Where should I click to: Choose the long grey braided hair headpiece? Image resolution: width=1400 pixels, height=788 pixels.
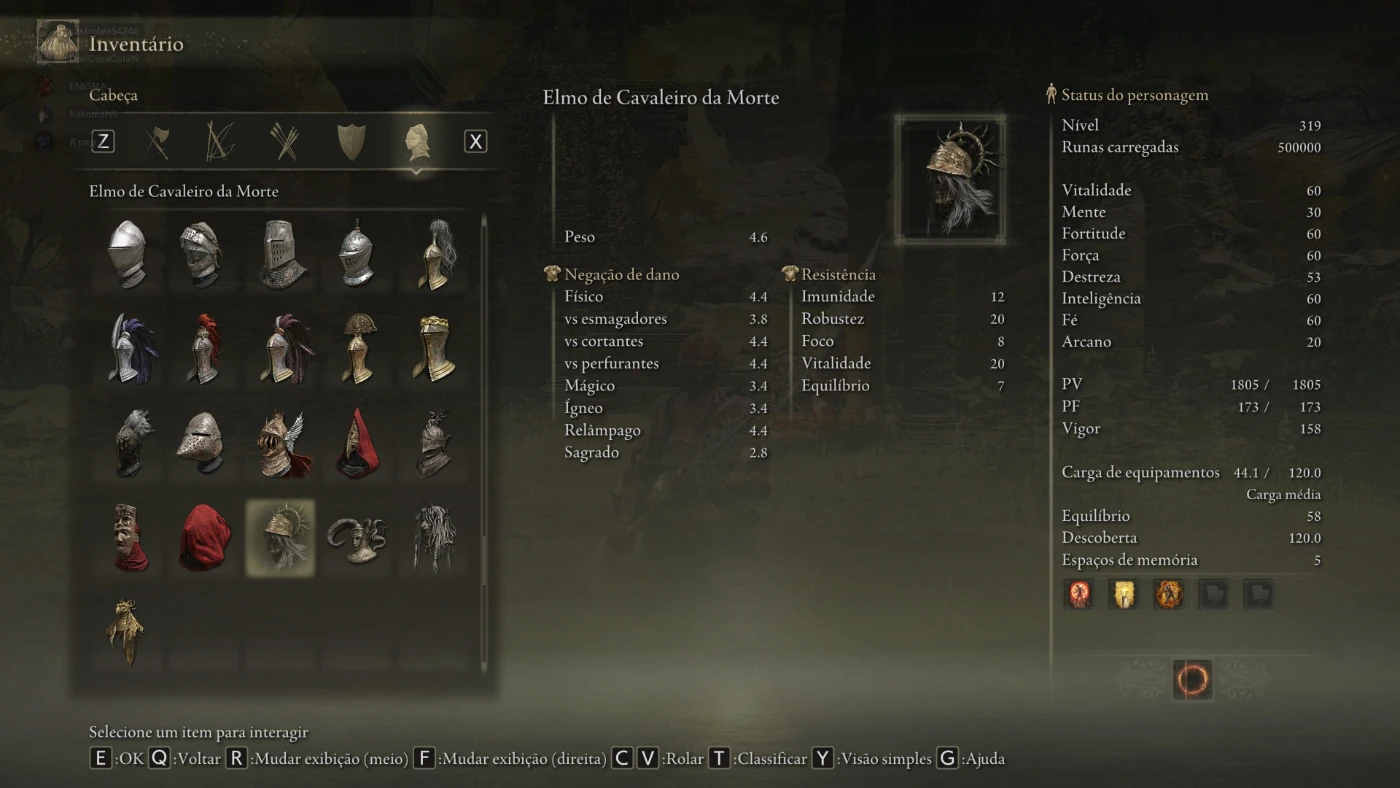click(x=434, y=538)
